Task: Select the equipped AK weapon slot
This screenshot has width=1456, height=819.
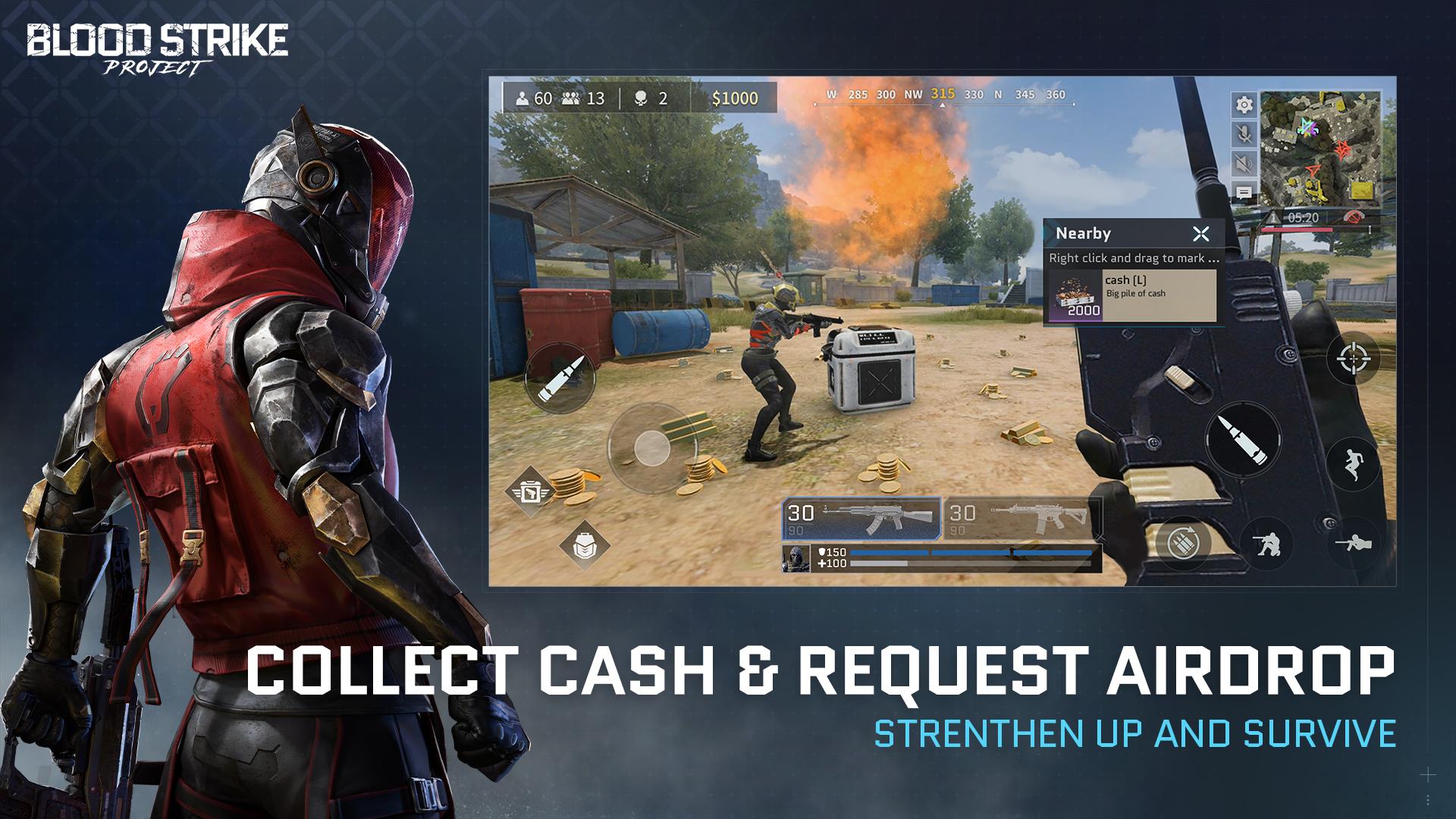Action: [861, 518]
